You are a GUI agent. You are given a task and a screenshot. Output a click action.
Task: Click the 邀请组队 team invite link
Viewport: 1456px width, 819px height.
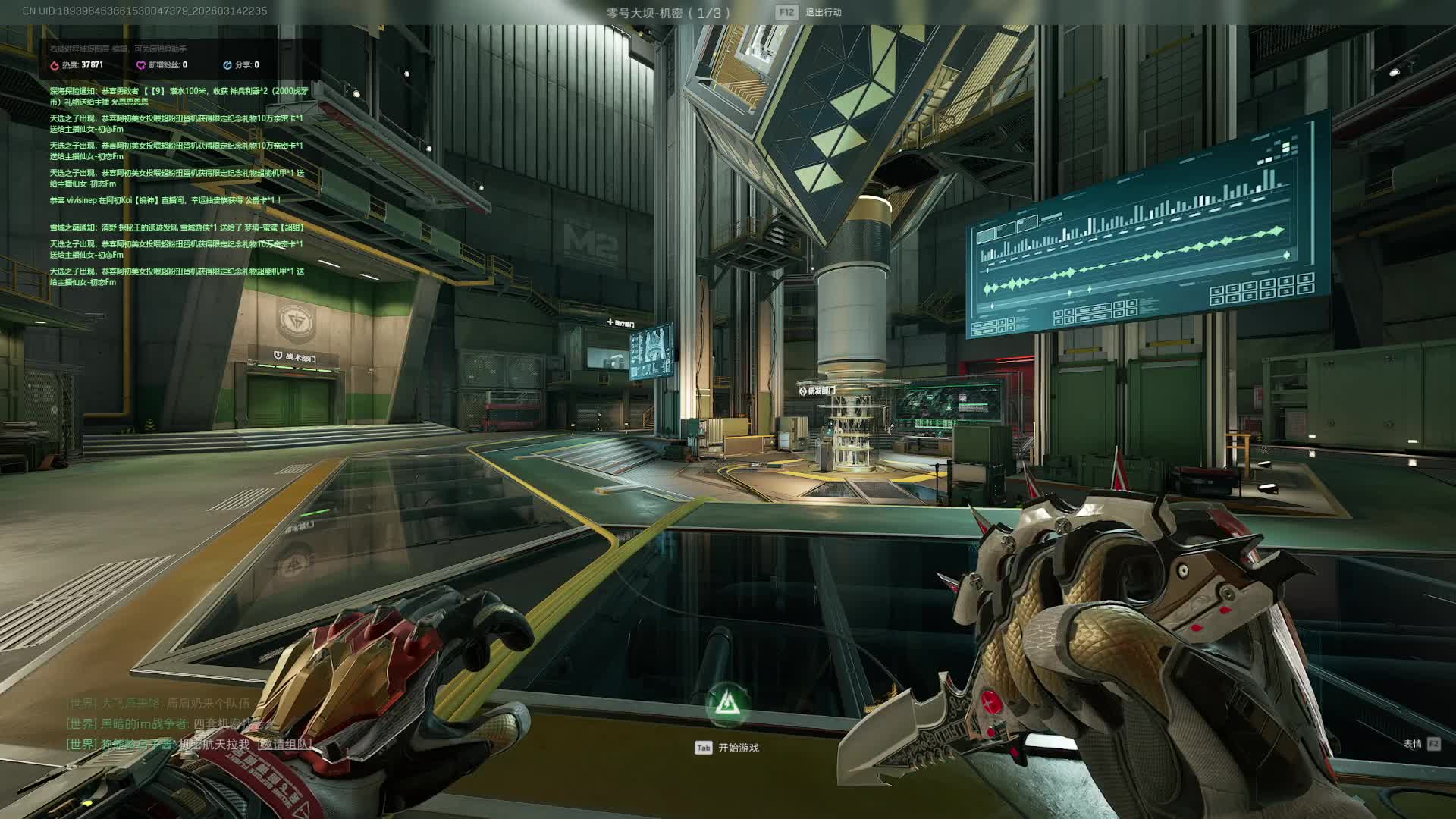click(x=284, y=745)
